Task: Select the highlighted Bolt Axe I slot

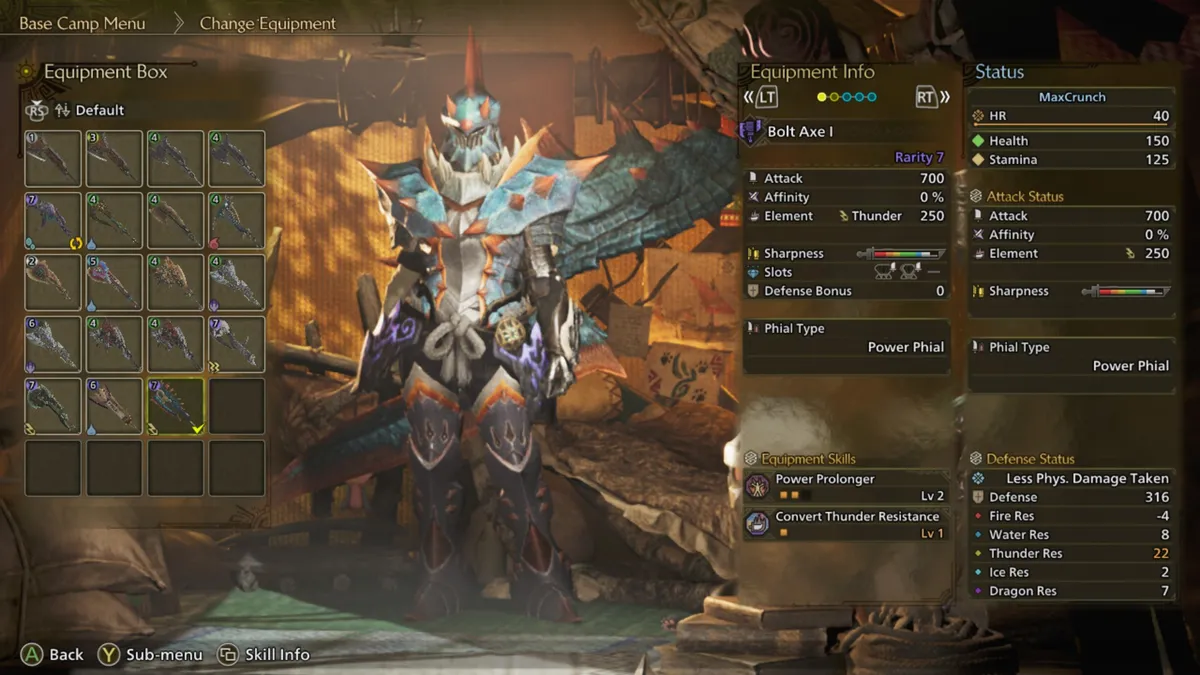Action: pos(176,406)
